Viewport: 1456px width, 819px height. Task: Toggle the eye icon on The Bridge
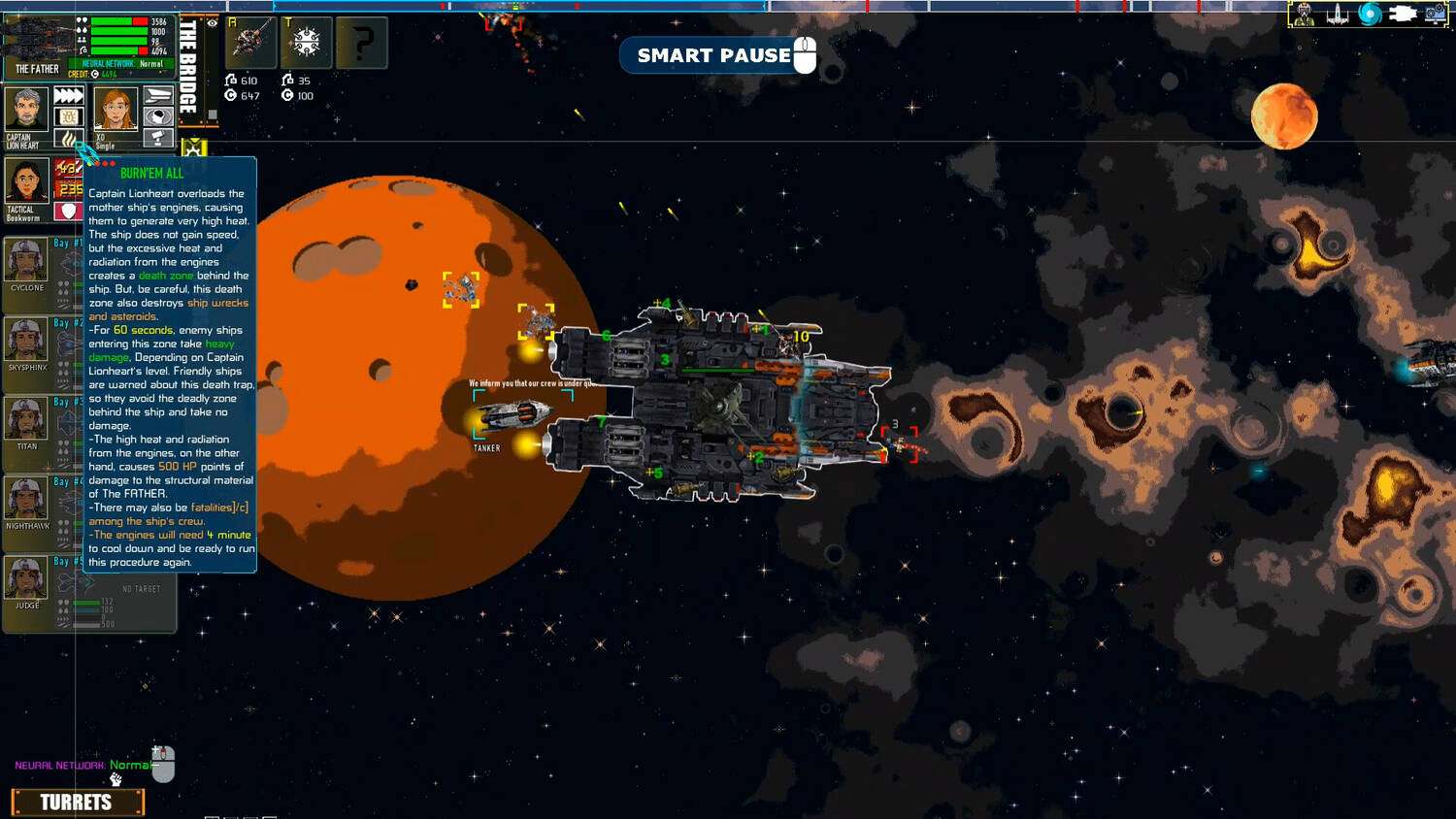213,23
